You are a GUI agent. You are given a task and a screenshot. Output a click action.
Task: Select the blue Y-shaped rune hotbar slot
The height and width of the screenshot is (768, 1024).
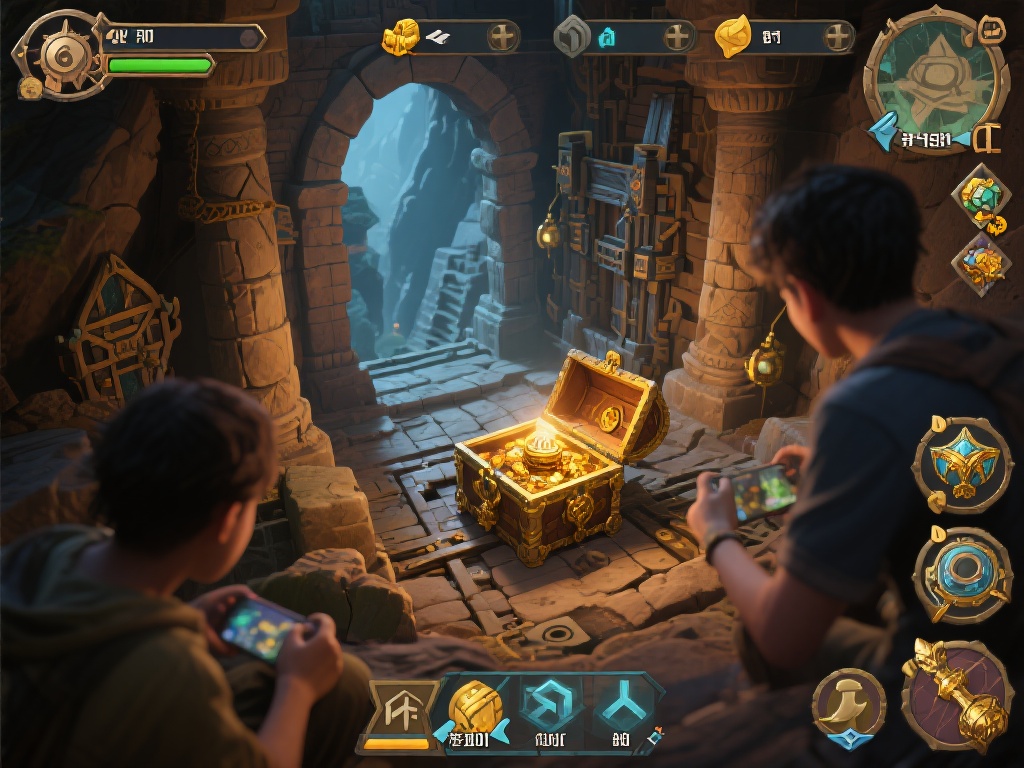622,710
